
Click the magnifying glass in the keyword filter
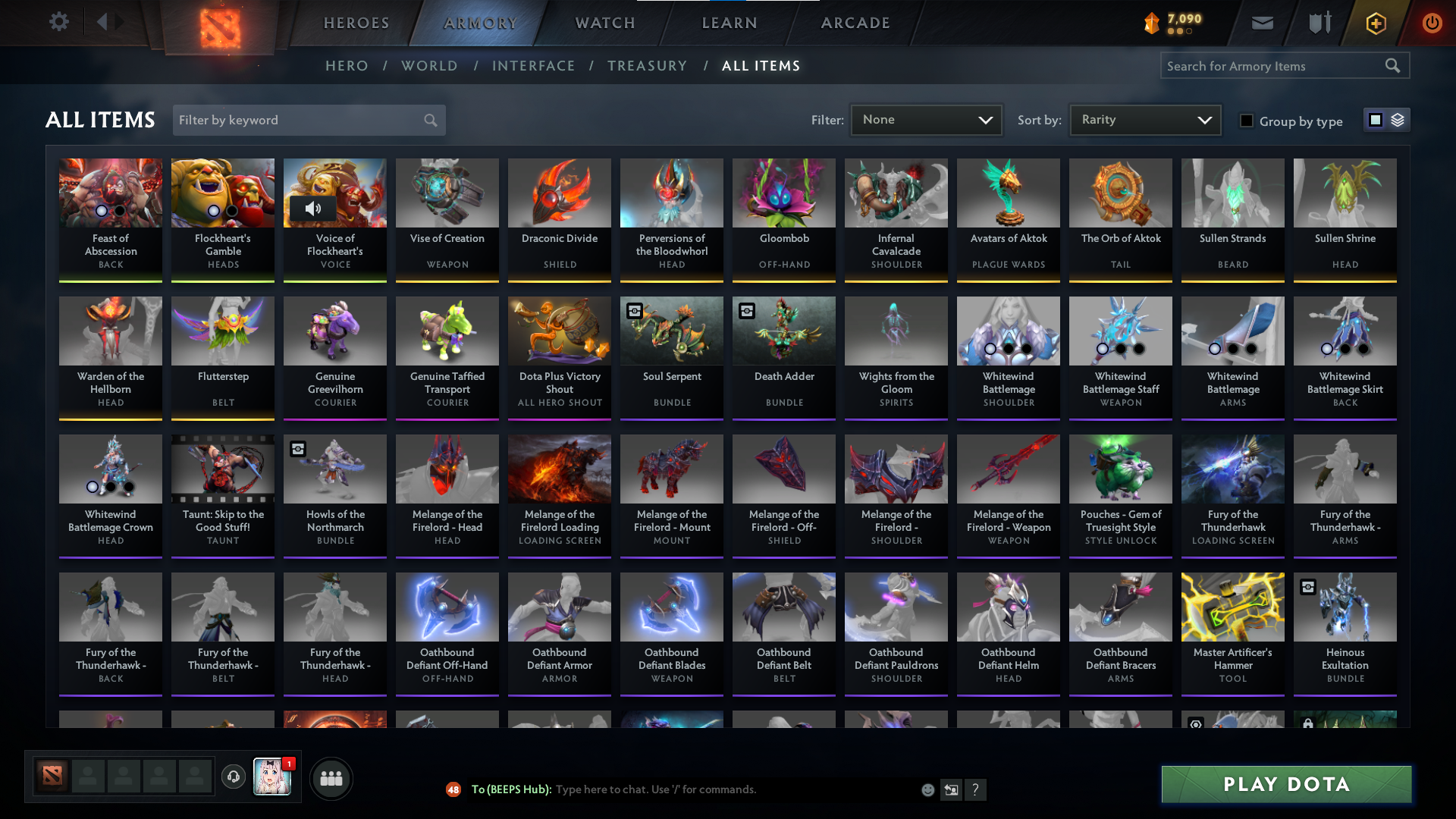[429, 120]
